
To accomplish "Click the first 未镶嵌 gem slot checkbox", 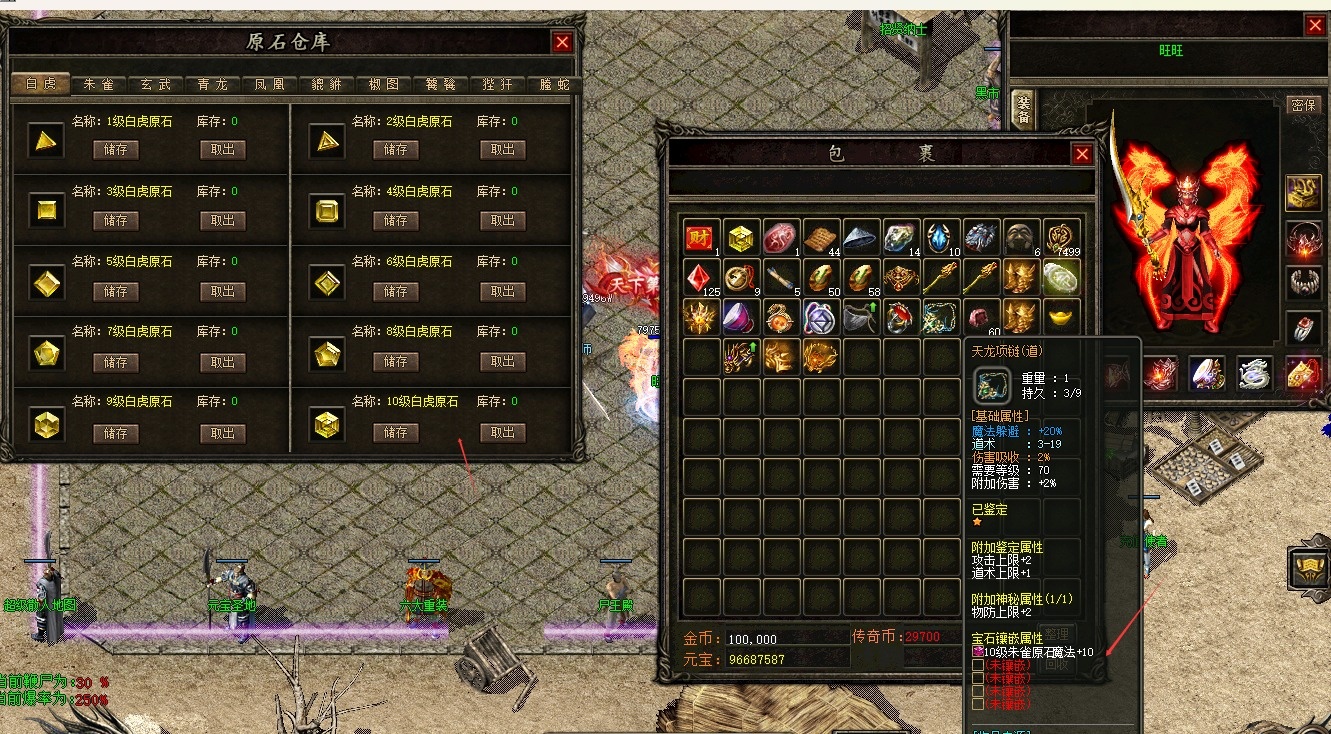I will coord(977,666).
